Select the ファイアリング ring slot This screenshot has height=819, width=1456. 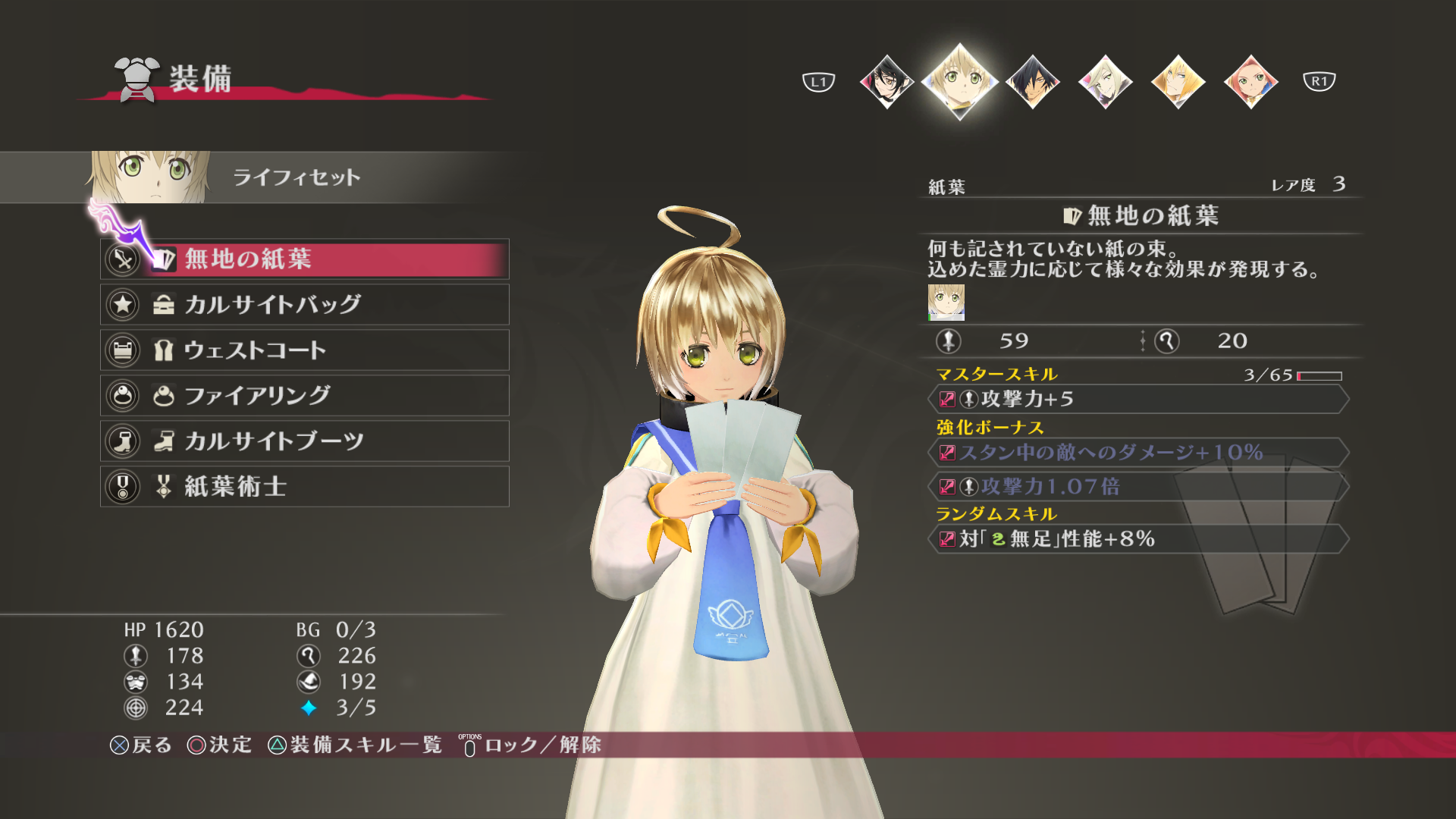coord(305,396)
